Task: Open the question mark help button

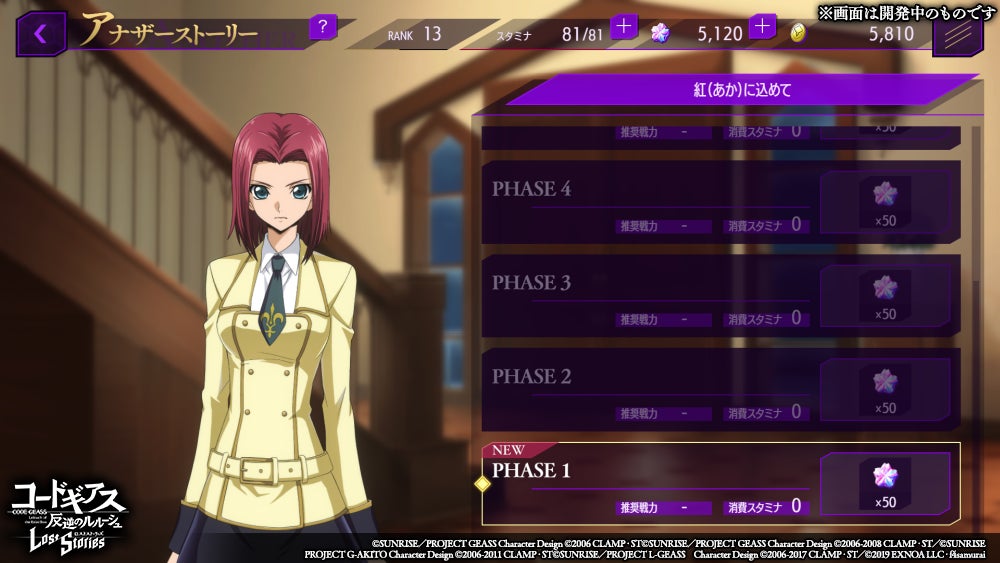Action: coord(322,26)
